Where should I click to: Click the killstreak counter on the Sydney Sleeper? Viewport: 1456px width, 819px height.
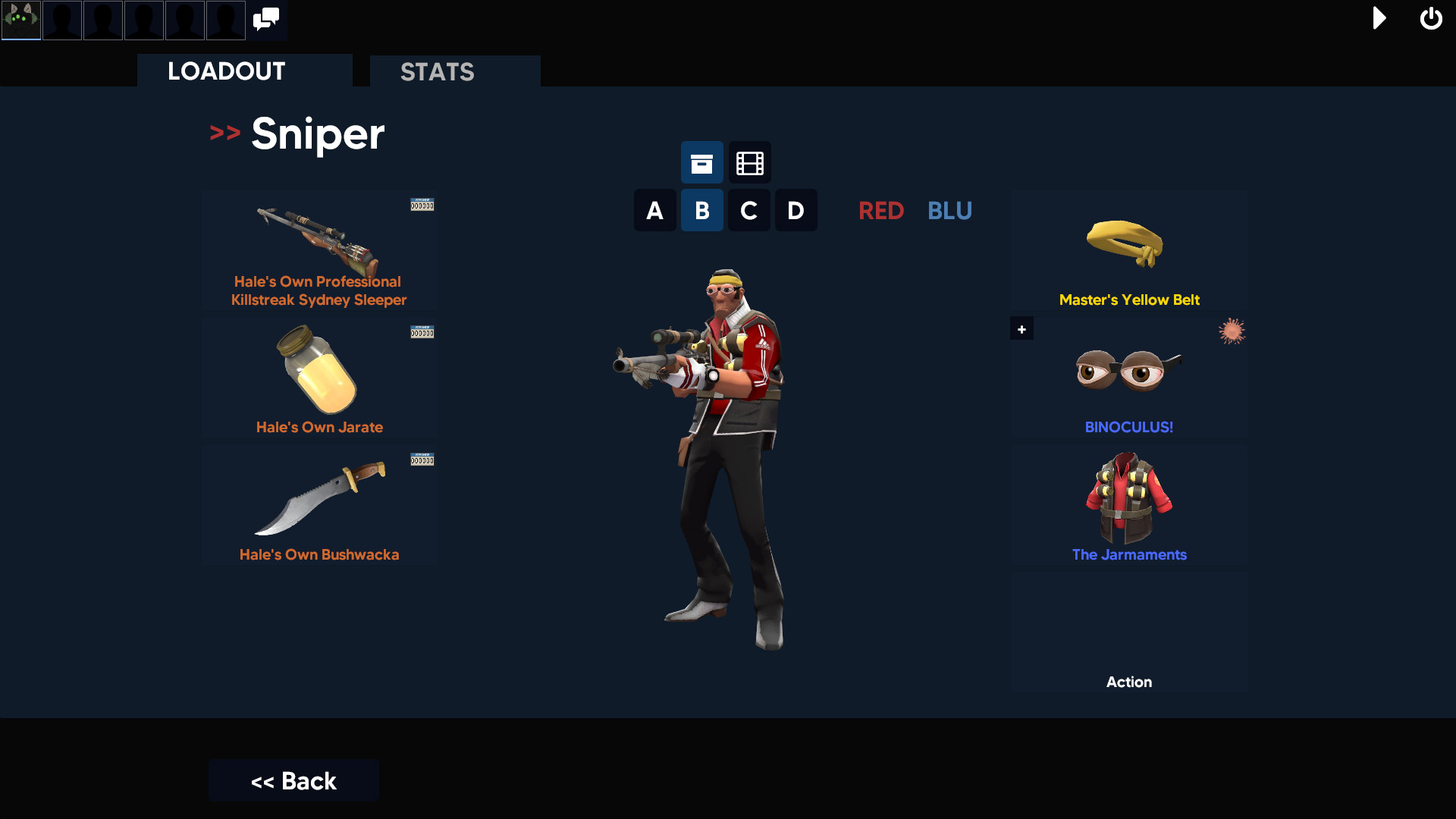click(422, 205)
